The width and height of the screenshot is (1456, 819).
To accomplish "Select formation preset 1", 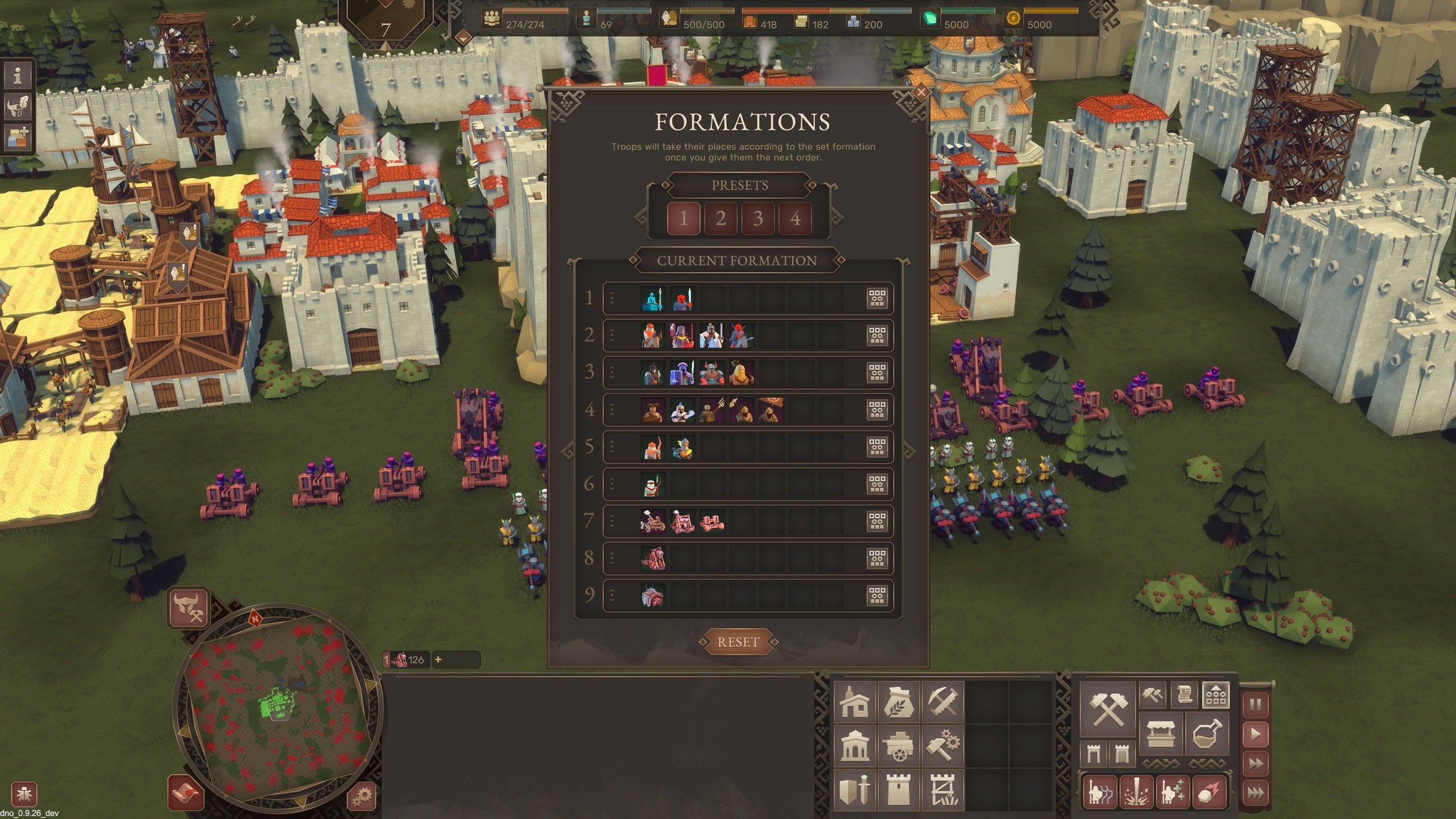I will [683, 218].
